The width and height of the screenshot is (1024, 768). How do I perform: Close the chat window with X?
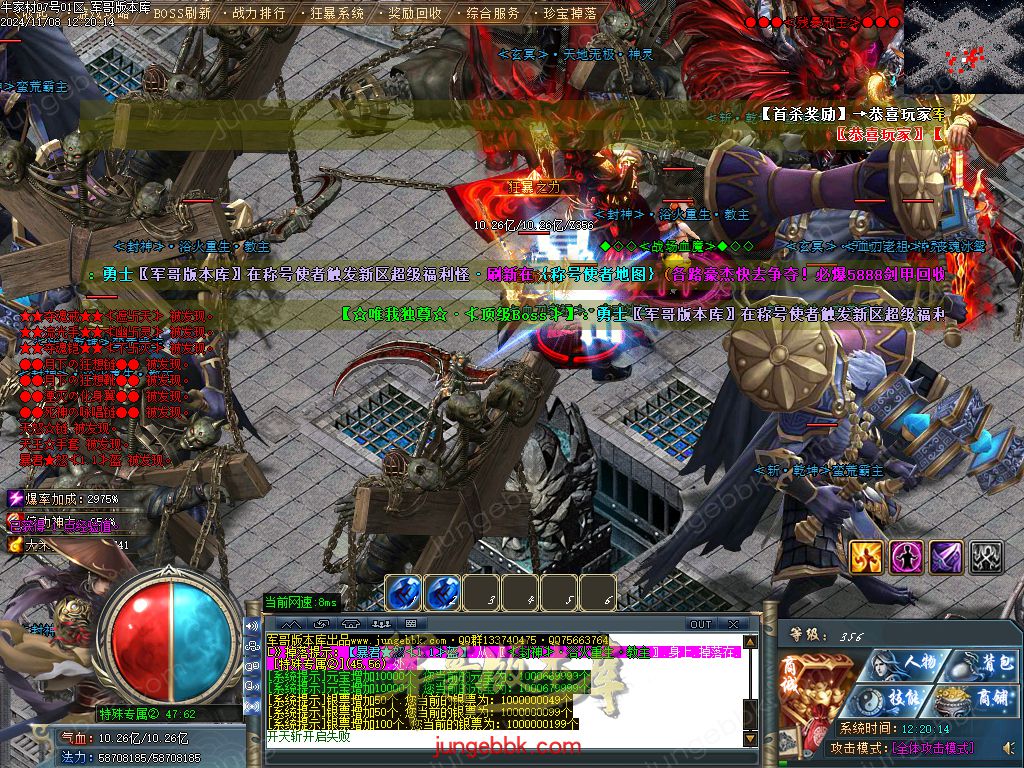734,625
